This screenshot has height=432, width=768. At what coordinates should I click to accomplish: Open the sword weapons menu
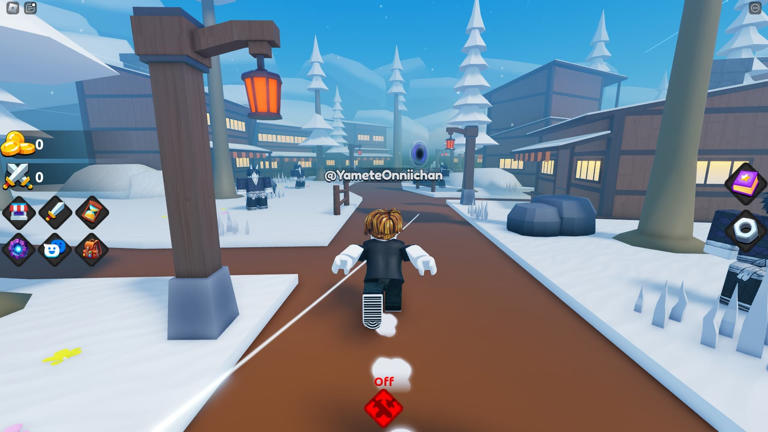[55, 212]
